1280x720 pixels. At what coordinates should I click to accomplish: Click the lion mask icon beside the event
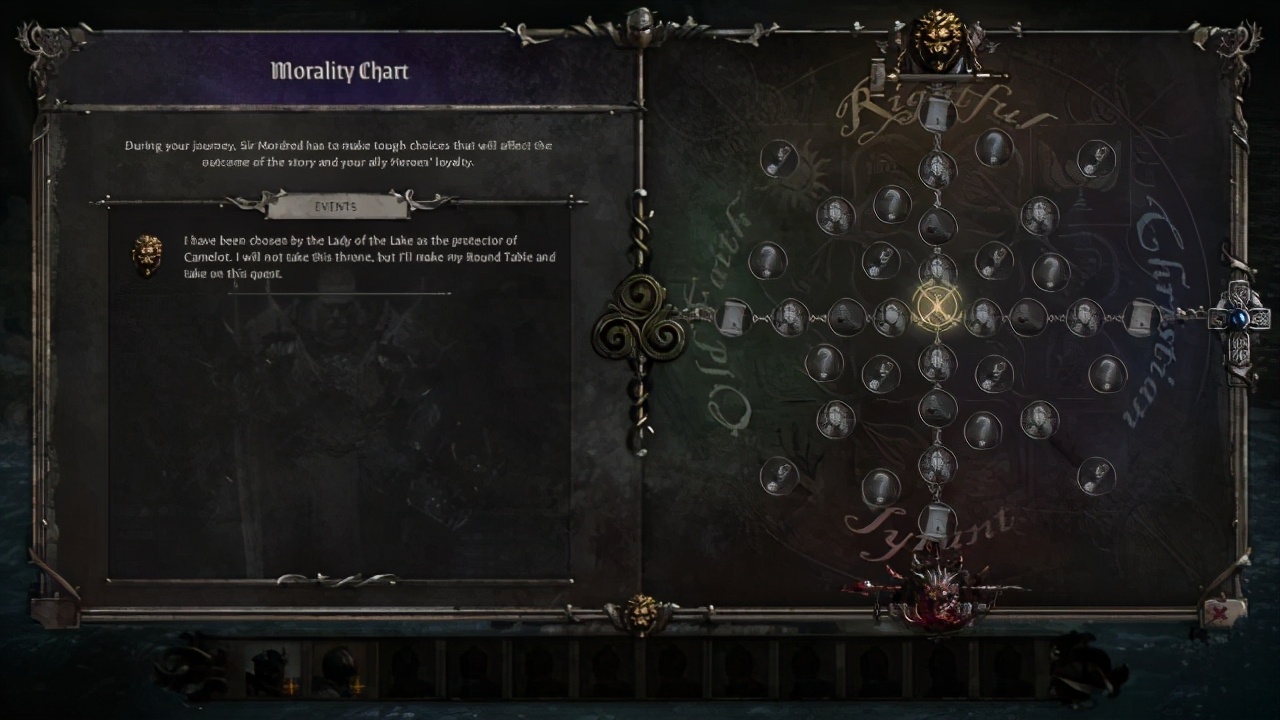point(148,254)
